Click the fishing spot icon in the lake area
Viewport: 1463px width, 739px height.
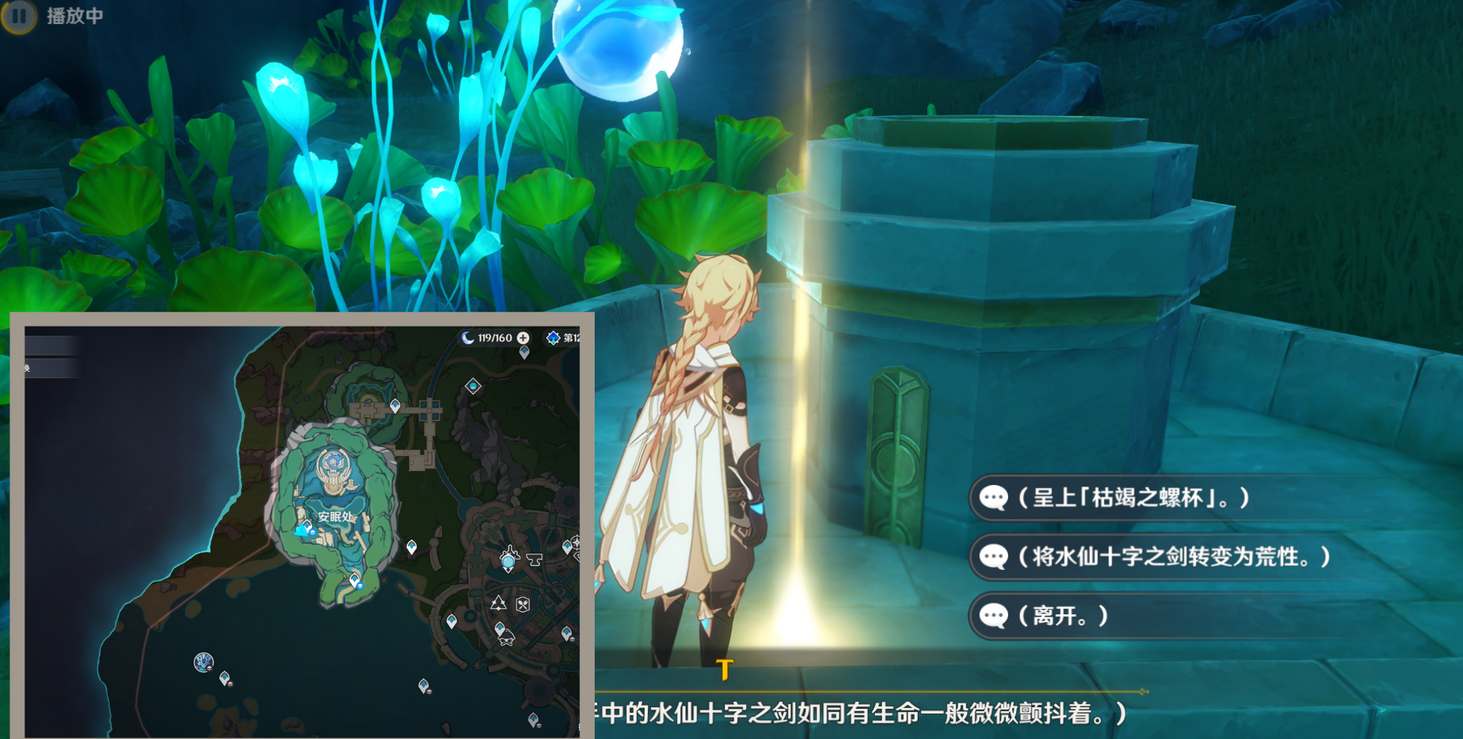[204, 660]
